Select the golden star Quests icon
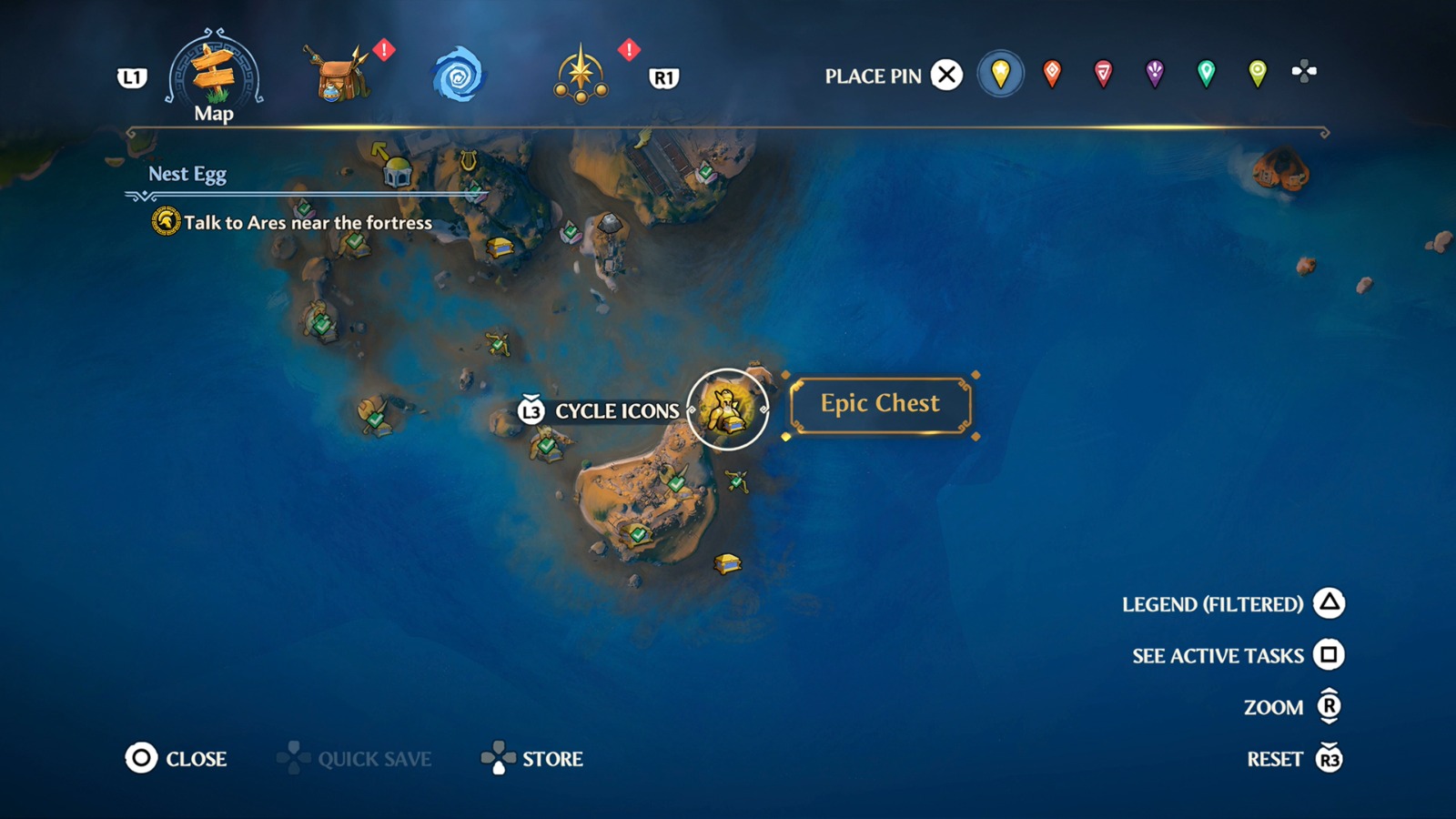Screen dimensions: 1456x819 click(581, 73)
